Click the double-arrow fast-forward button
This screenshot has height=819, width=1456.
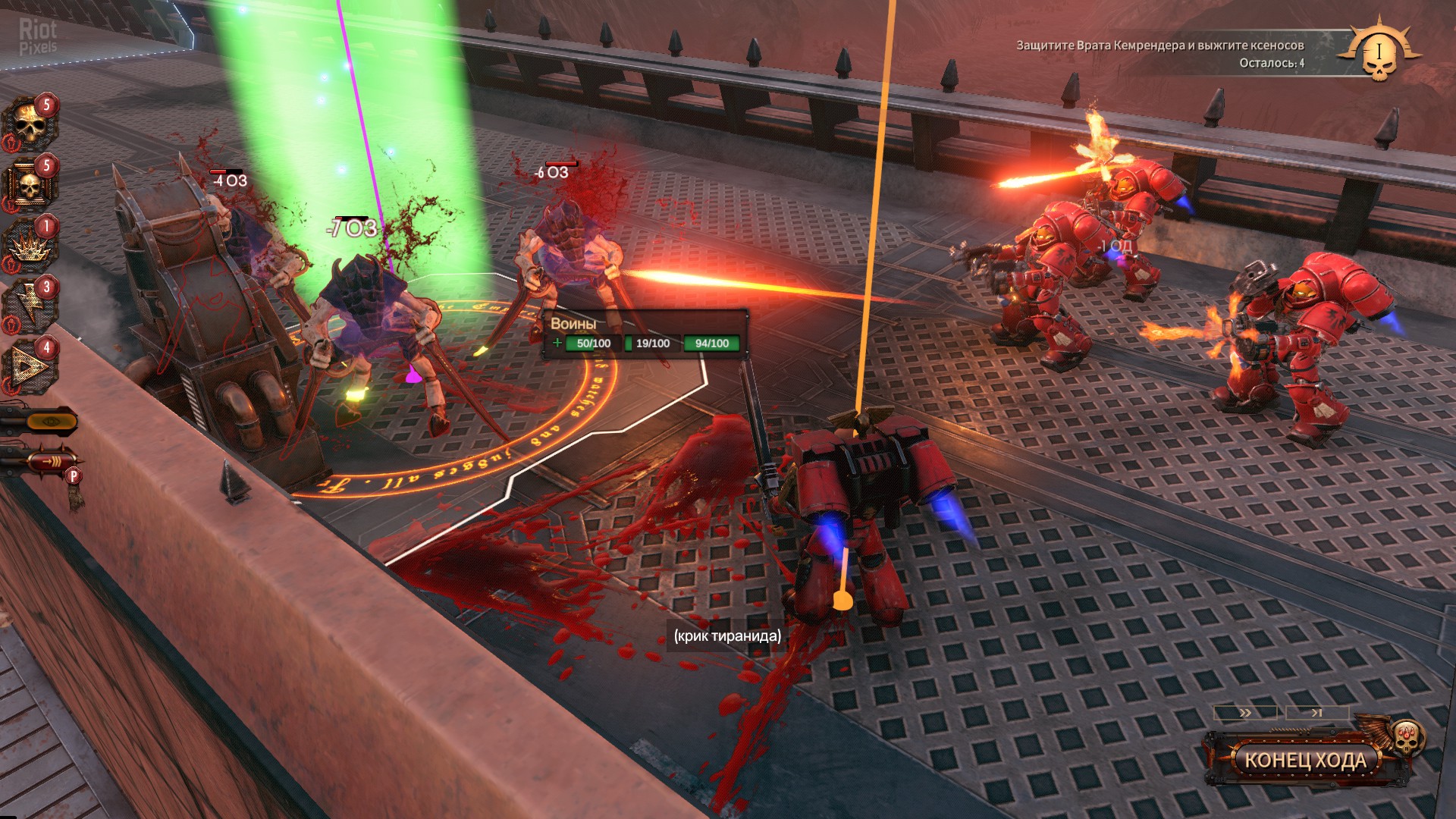coord(1245,713)
